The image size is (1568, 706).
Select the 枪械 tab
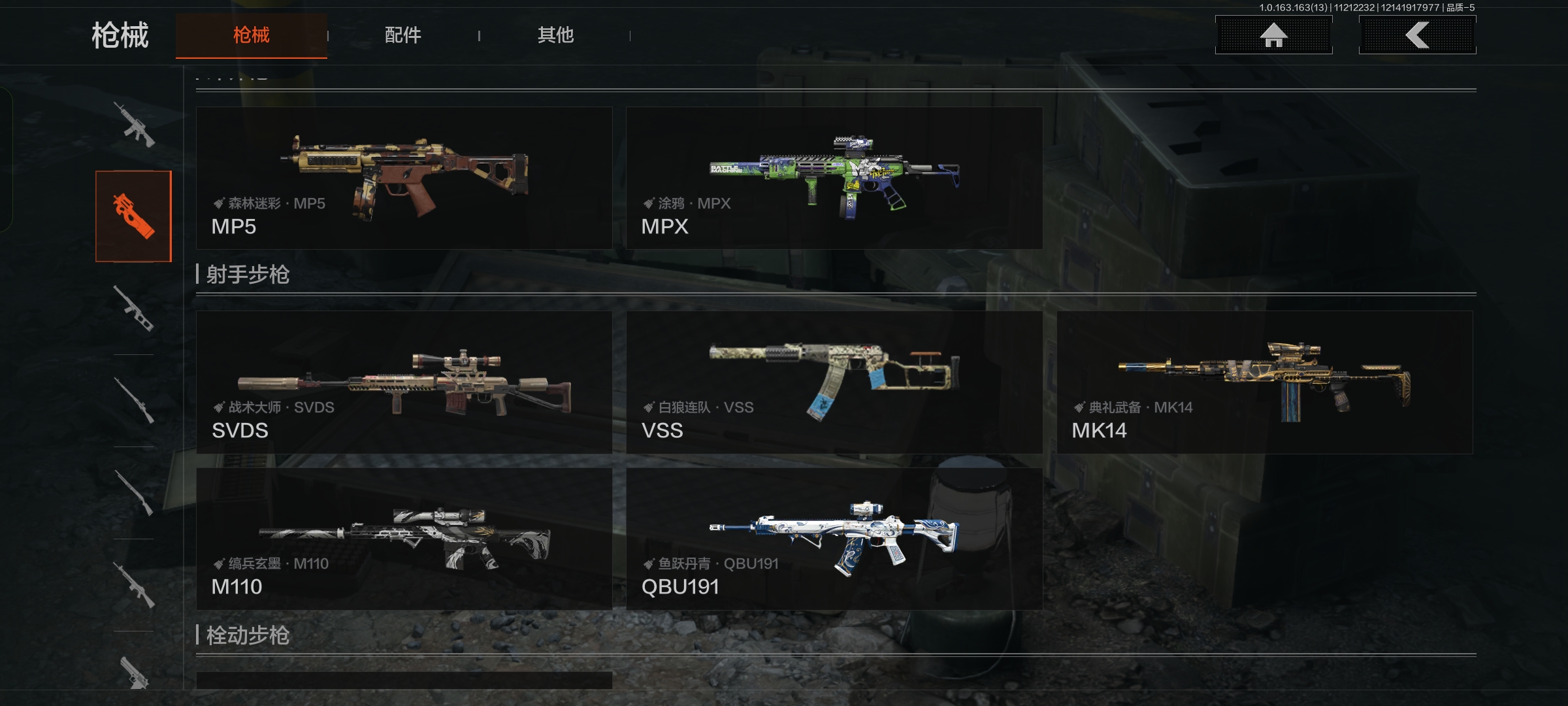point(252,35)
